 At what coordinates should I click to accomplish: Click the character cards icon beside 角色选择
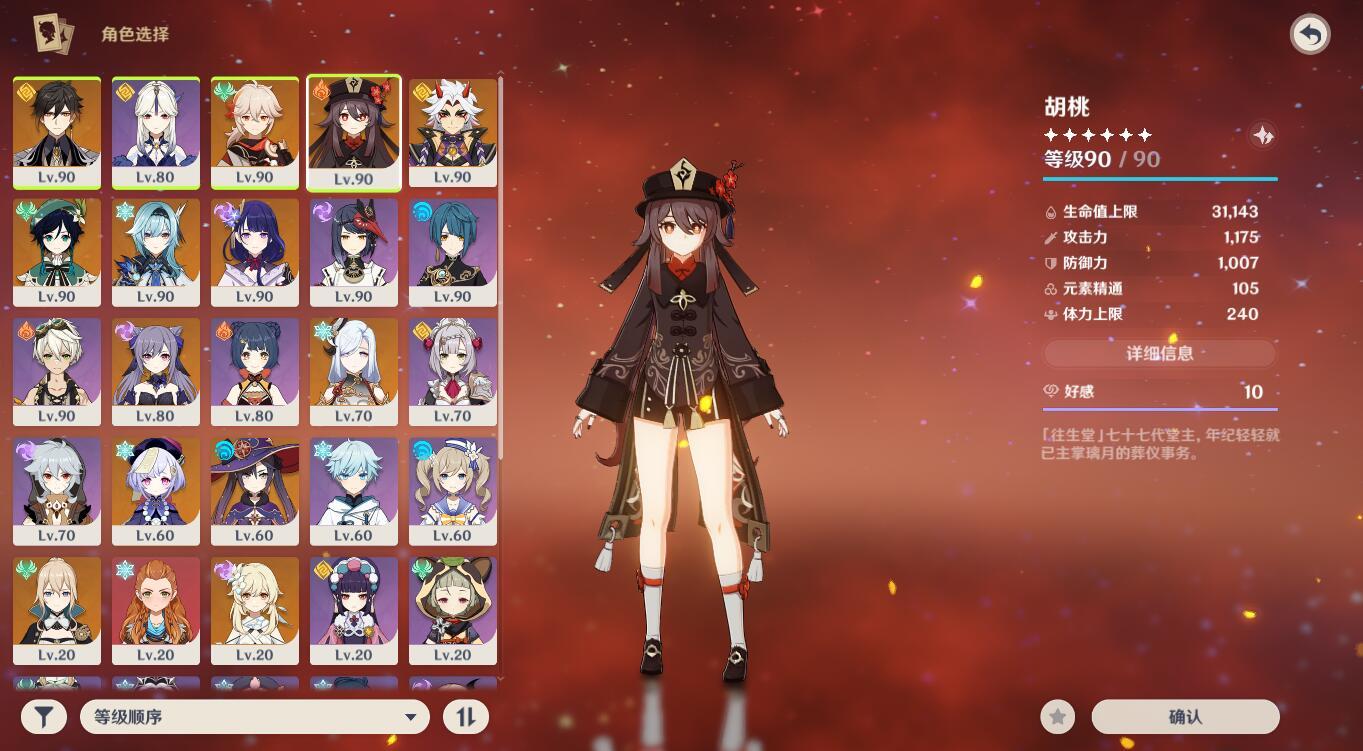(x=55, y=33)
